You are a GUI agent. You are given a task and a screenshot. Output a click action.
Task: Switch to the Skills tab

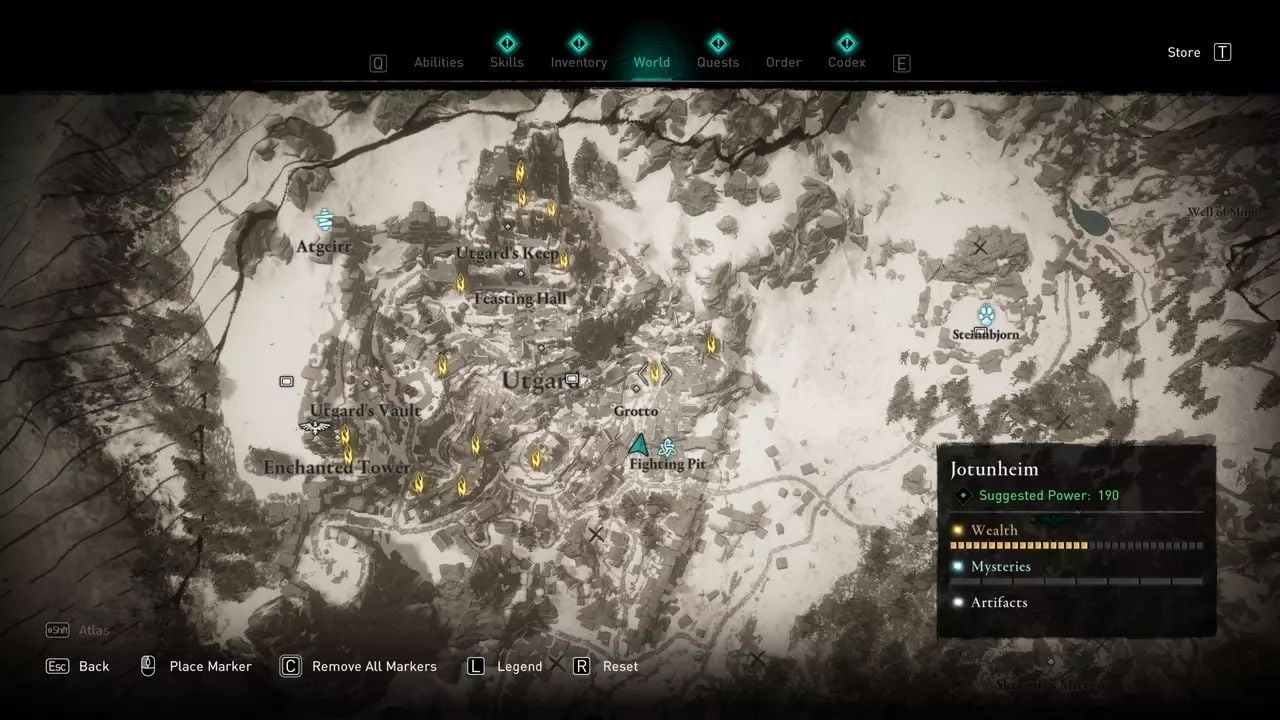tap(507, 62)
